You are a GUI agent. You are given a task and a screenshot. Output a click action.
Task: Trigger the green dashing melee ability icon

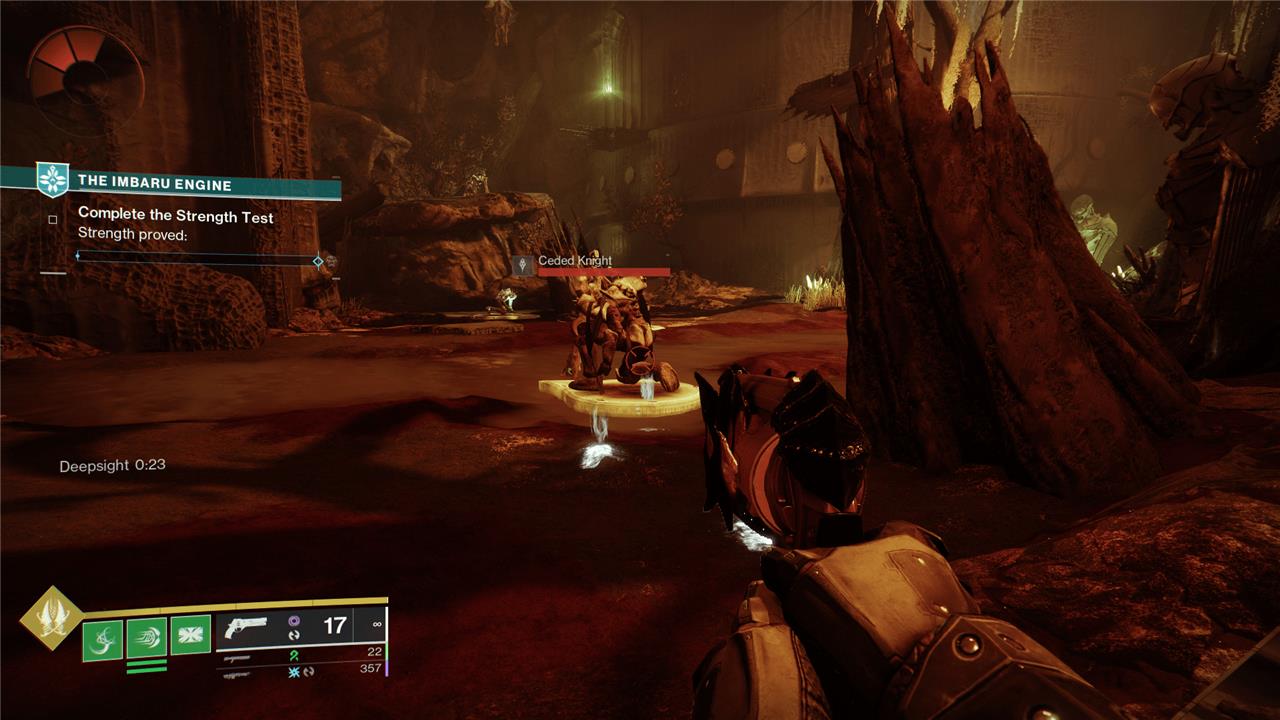pos(146,639)
